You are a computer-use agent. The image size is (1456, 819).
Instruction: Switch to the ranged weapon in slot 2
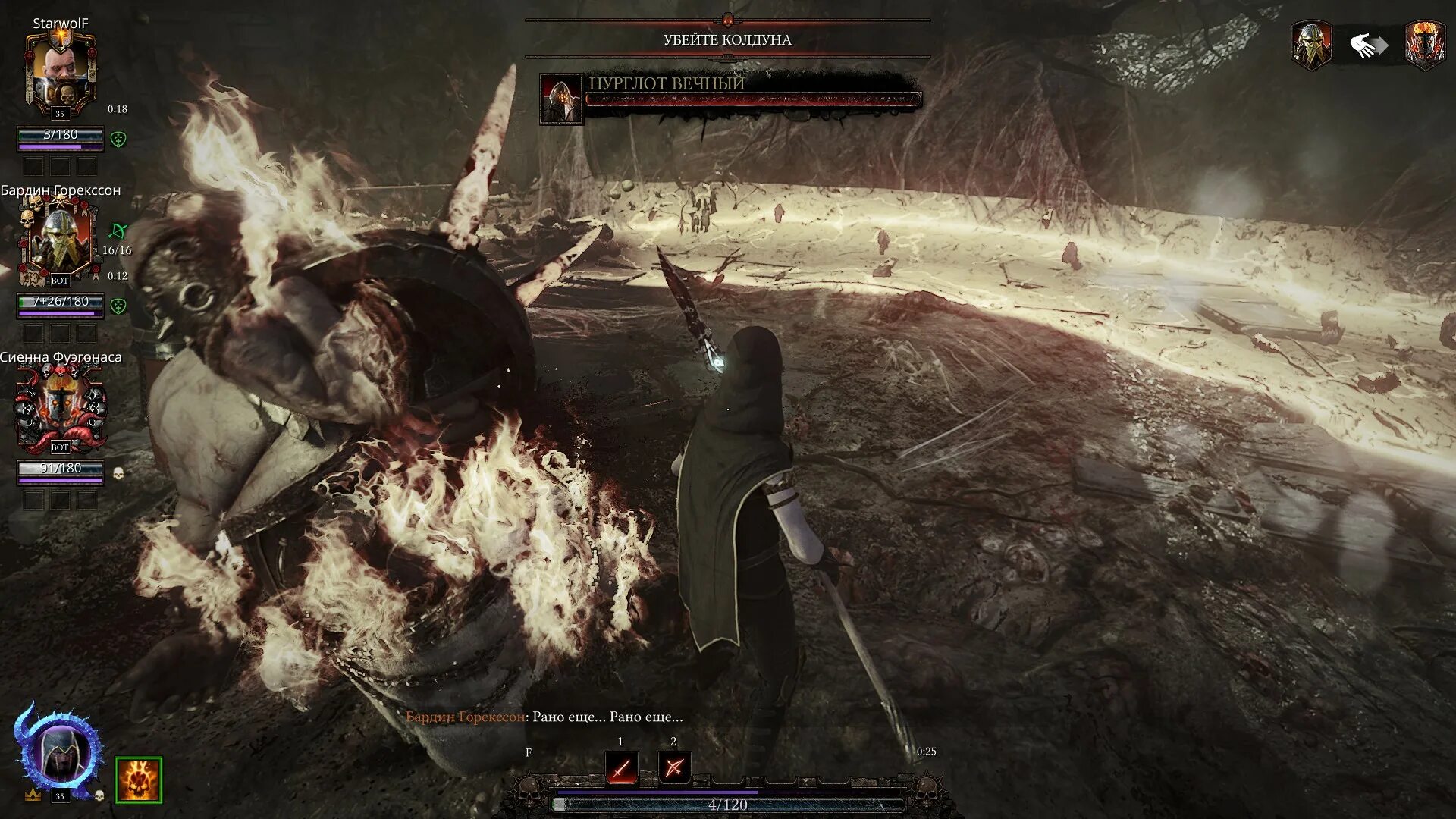tap(673, 767)
